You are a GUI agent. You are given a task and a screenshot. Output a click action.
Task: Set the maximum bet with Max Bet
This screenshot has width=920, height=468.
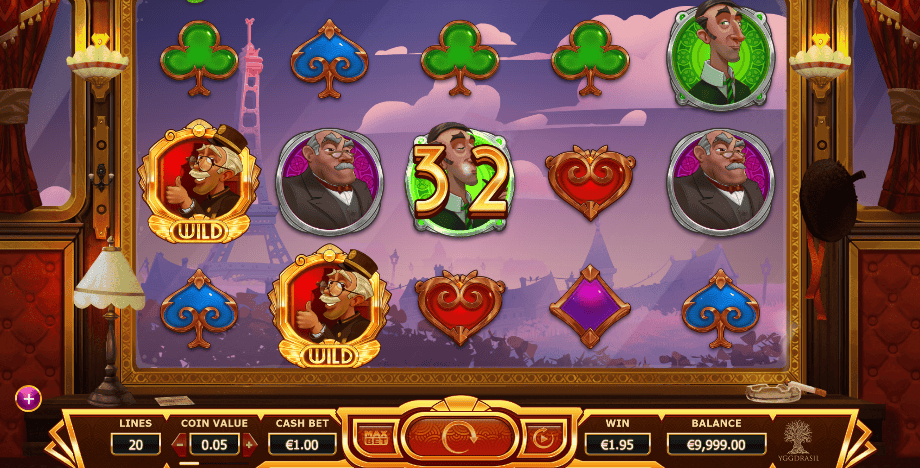point(376,438)
